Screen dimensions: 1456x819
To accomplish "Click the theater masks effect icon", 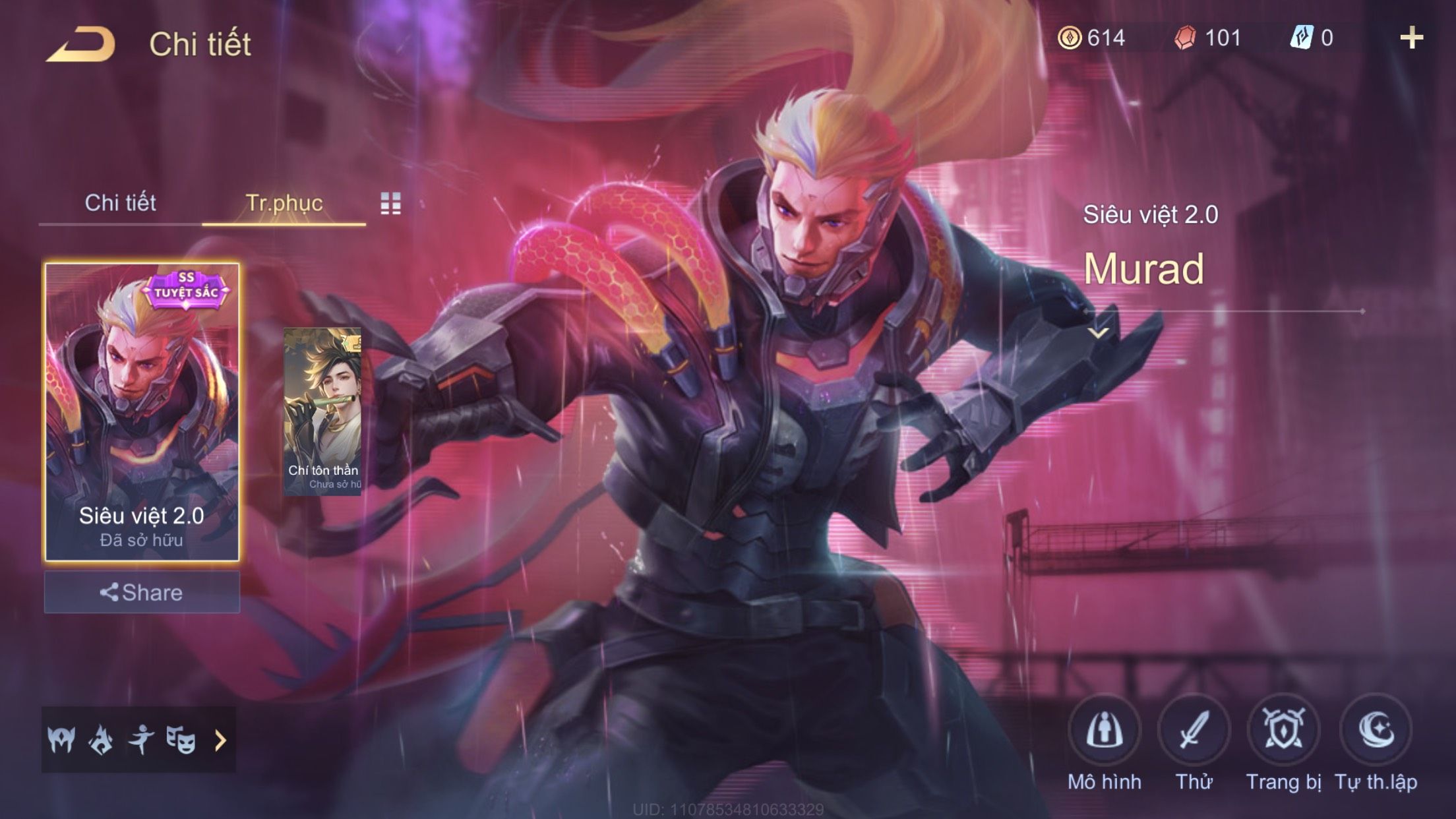I will click(181, 740).
